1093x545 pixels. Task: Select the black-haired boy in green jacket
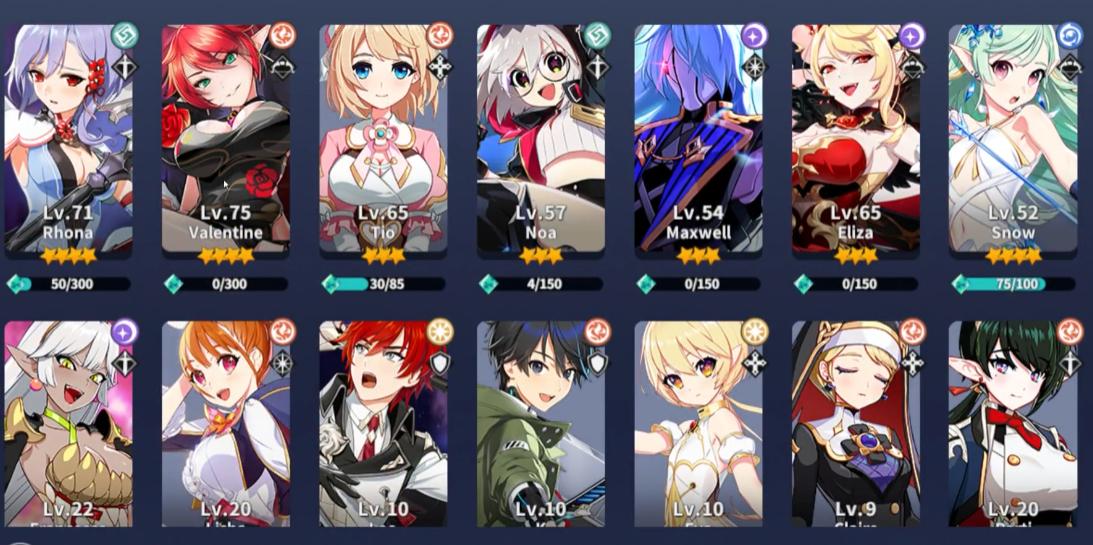[541, 424]
